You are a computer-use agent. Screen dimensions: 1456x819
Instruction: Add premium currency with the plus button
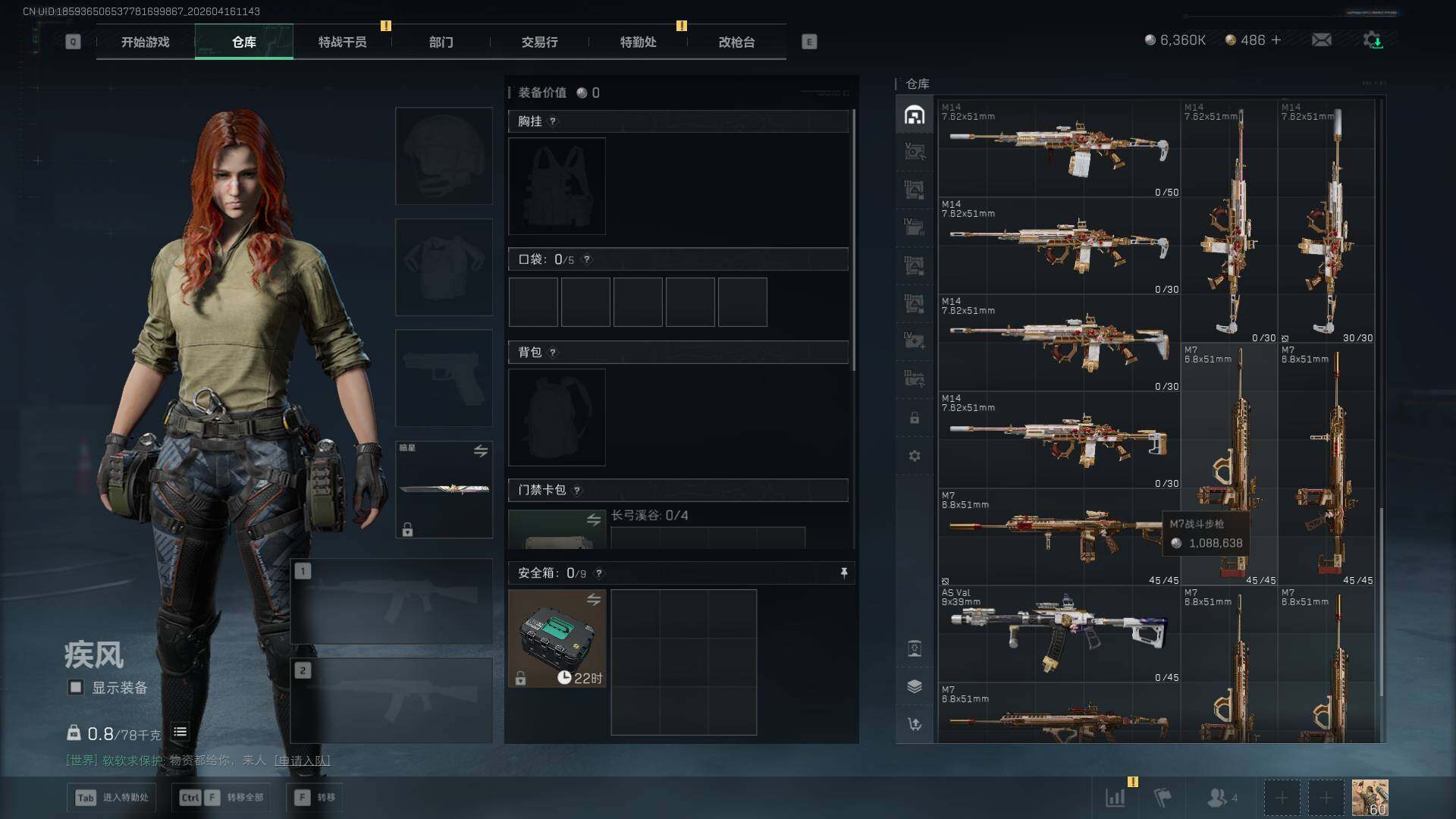[1276, 40]
